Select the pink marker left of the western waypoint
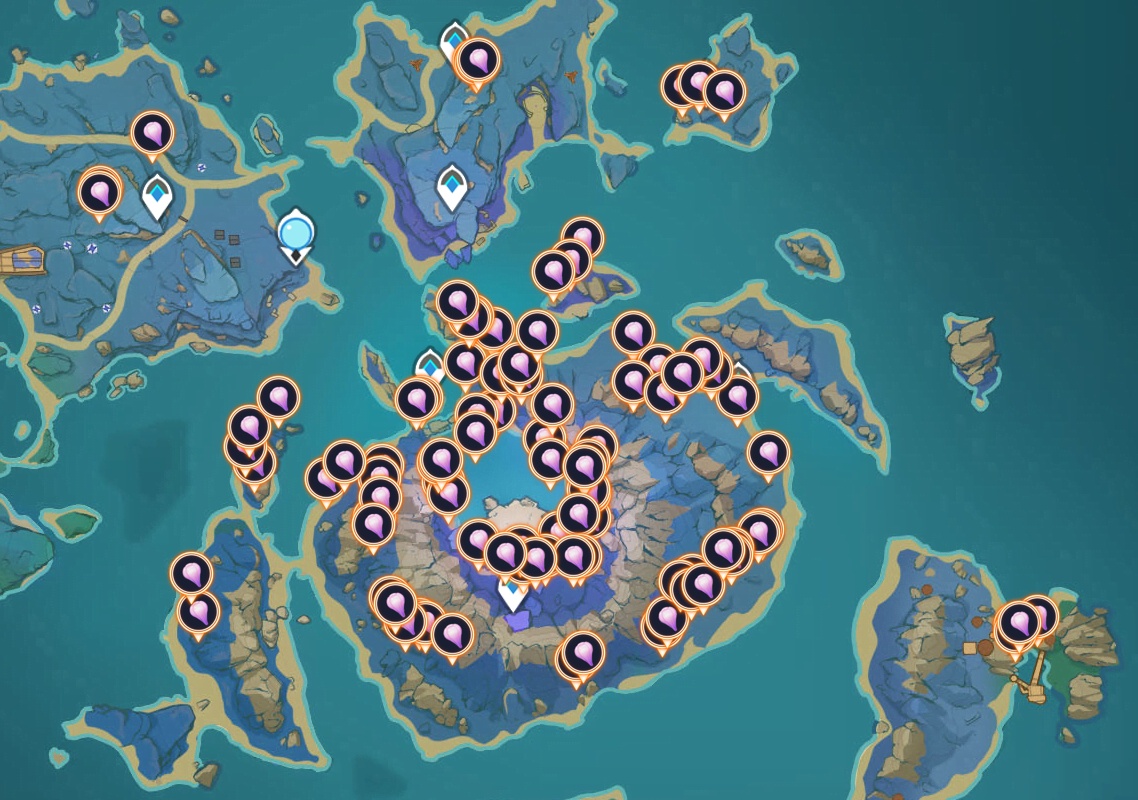 point(99,191)
